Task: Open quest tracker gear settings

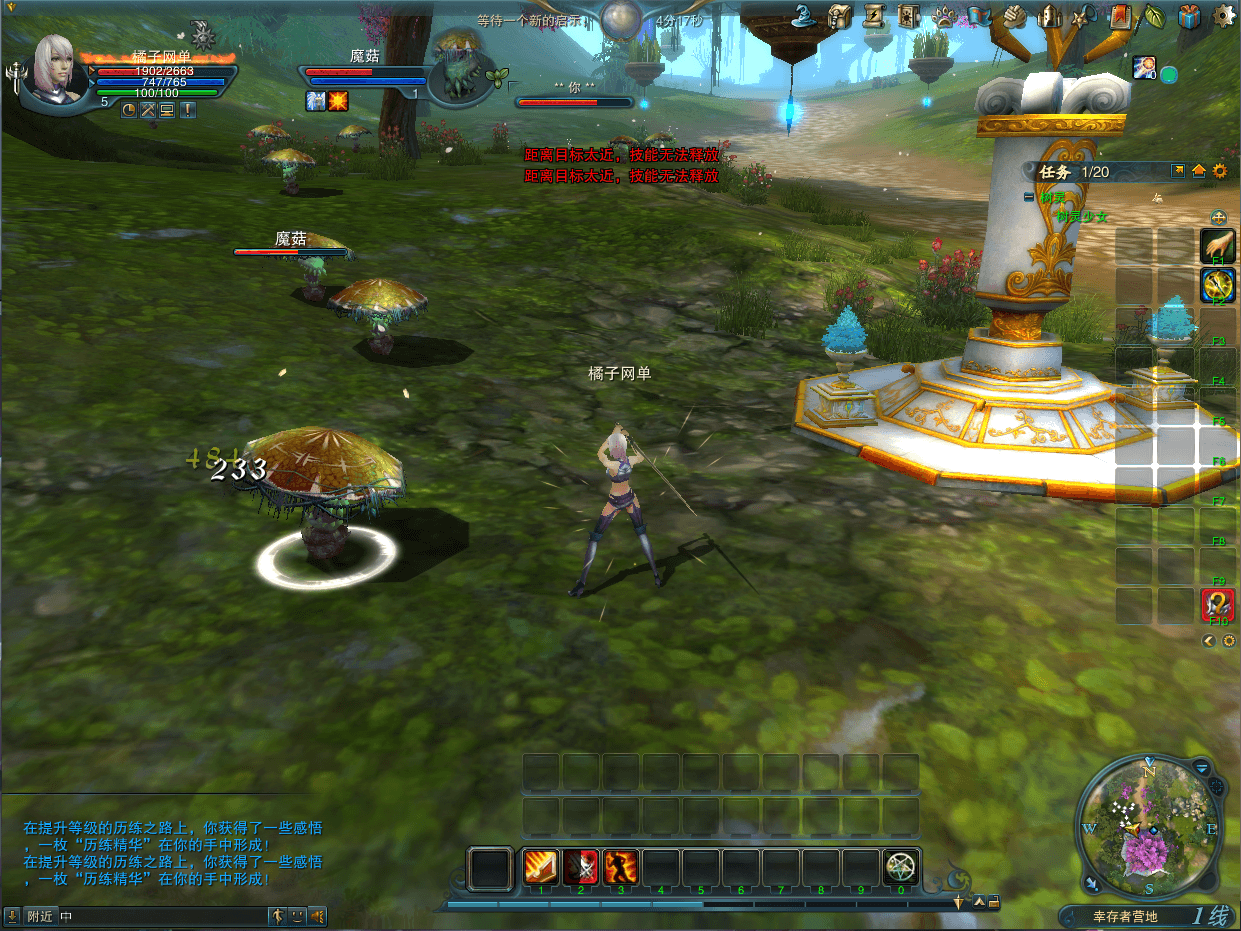Action: (1220, 171)
